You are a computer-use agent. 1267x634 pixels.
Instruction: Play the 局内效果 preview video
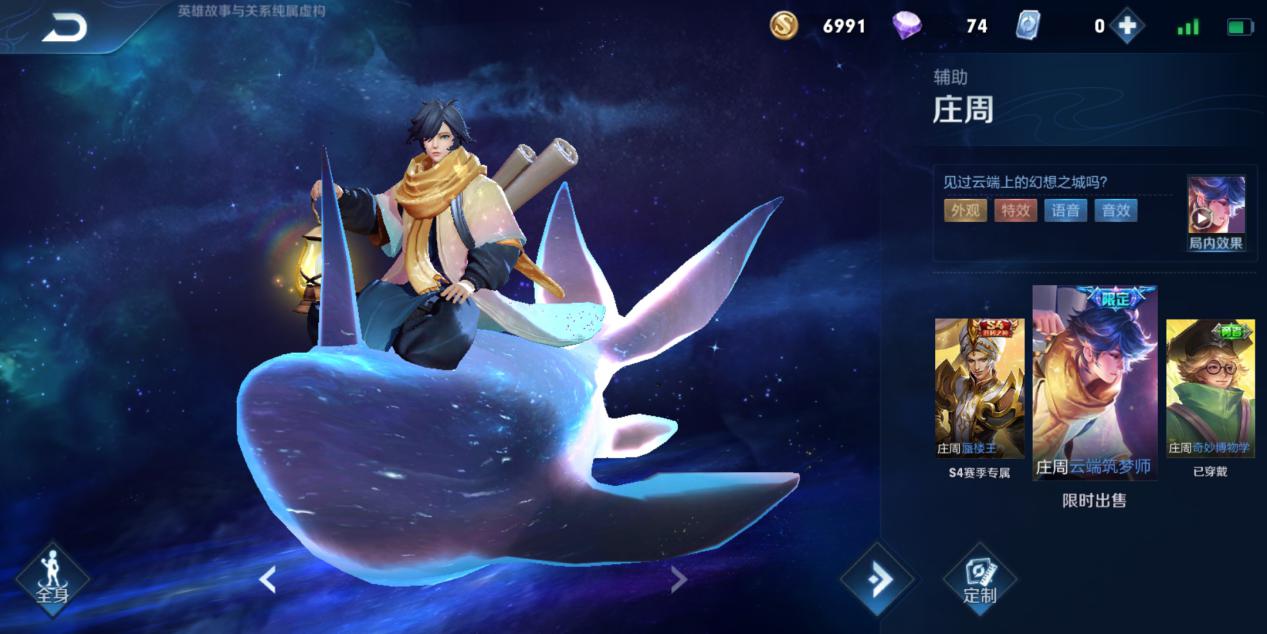pos(1215,213)
